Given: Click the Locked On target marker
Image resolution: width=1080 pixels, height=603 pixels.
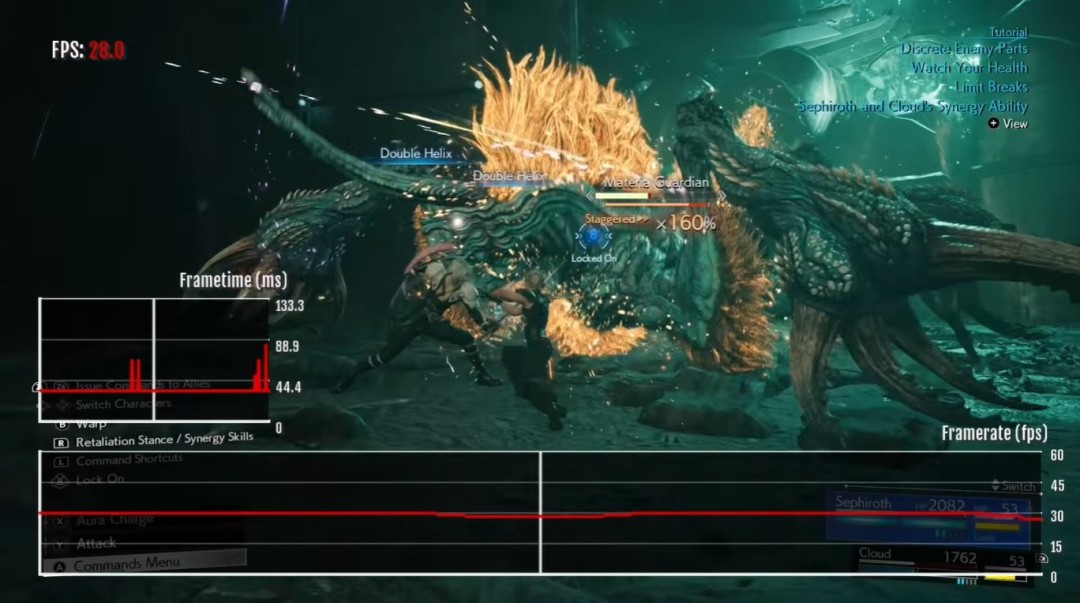Looking at the screenshot, I should tap(593, 238).
